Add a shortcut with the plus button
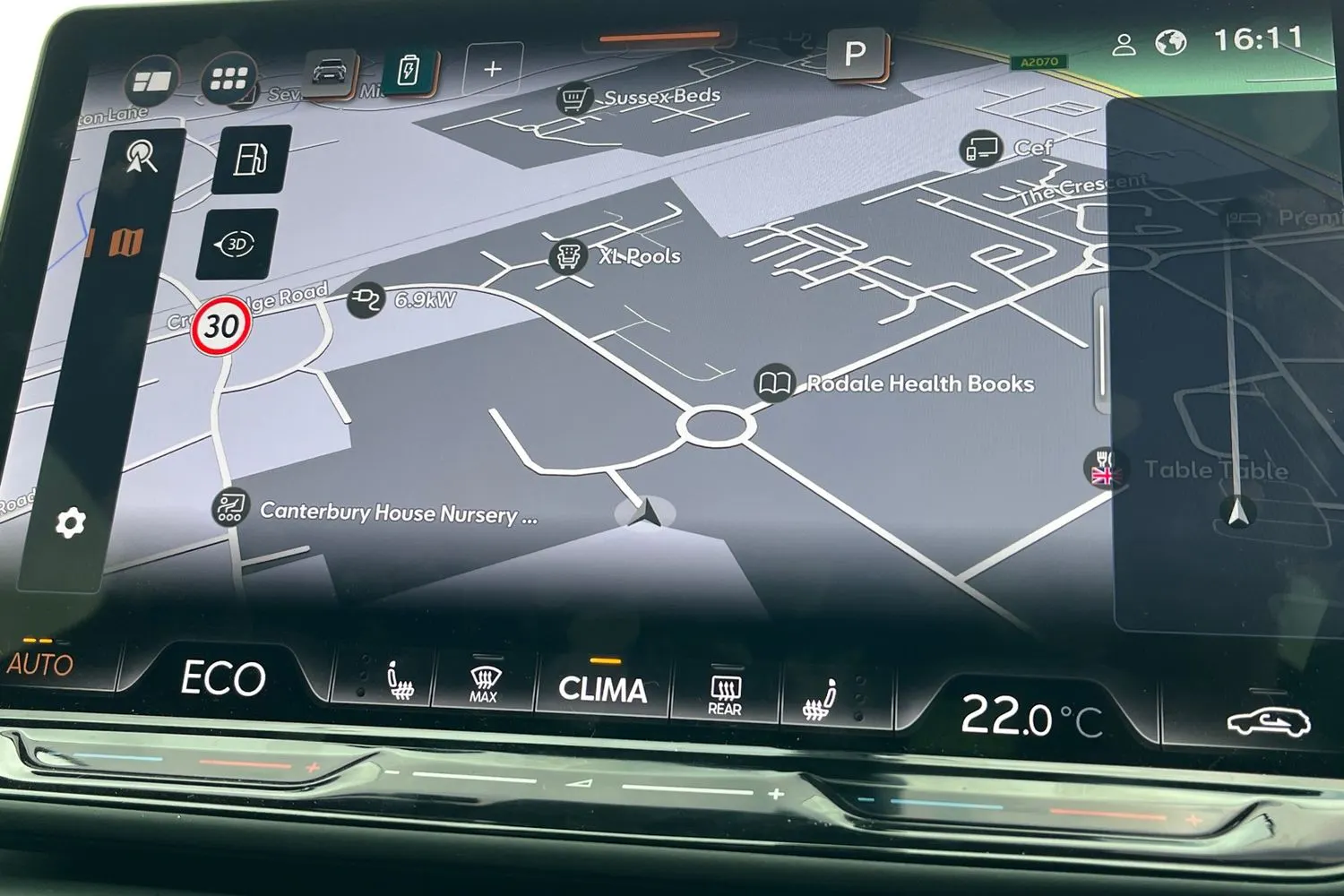Viewport: 1344px width, 896px height. pos(492,69)
